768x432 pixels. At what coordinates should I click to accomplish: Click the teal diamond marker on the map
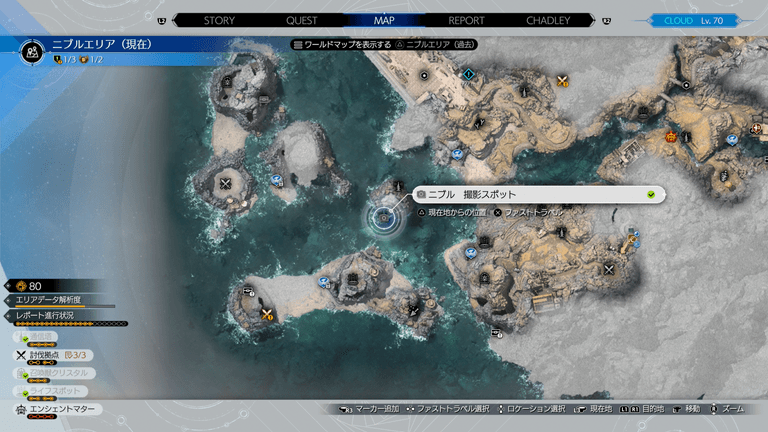point(469,74)
